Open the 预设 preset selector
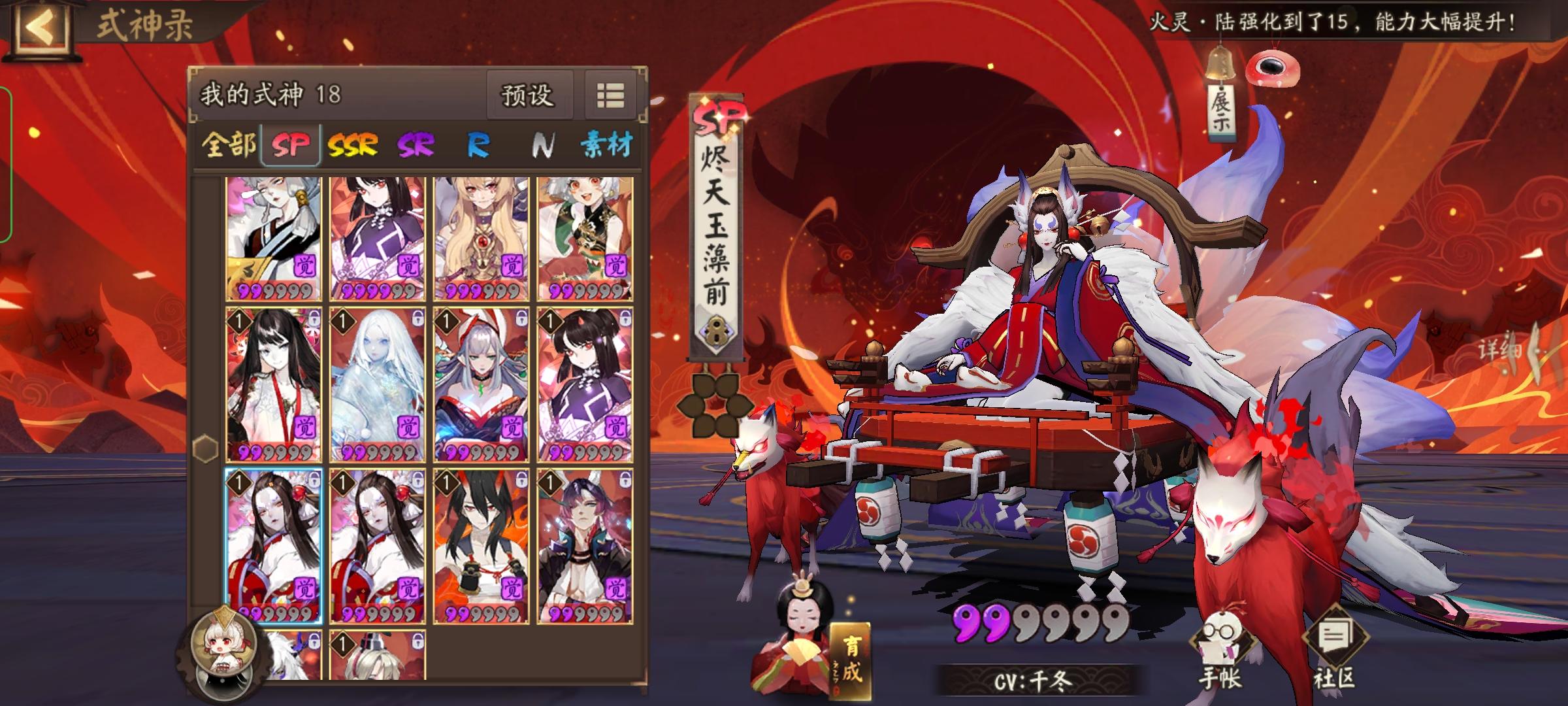 pos(531,95)
